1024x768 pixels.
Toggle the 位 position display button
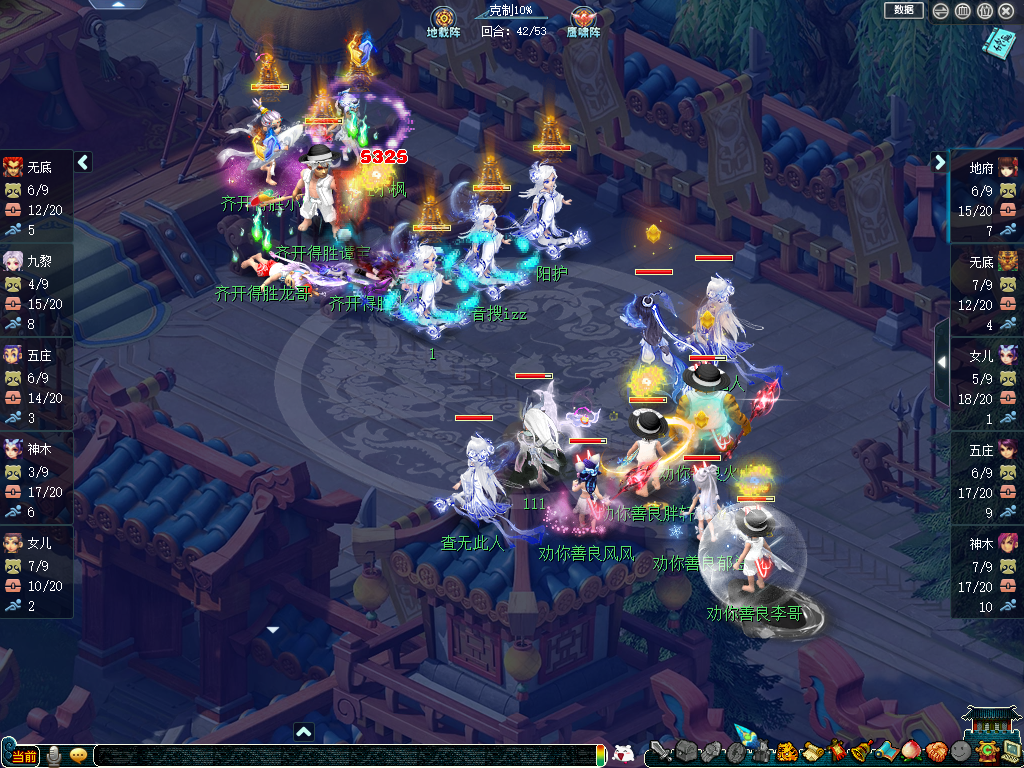point(984,11)
